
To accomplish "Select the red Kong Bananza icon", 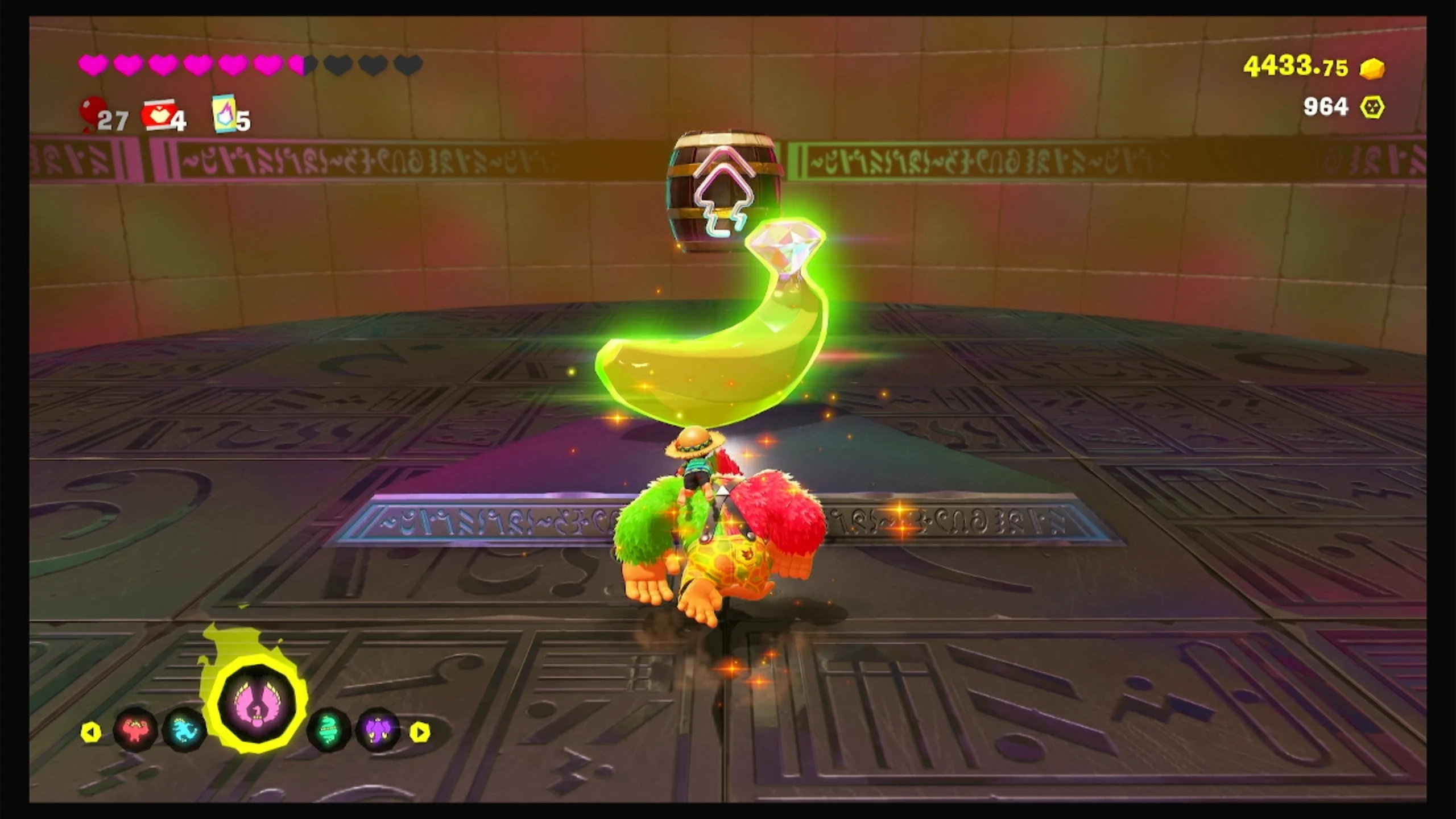I will coord(135,730).
